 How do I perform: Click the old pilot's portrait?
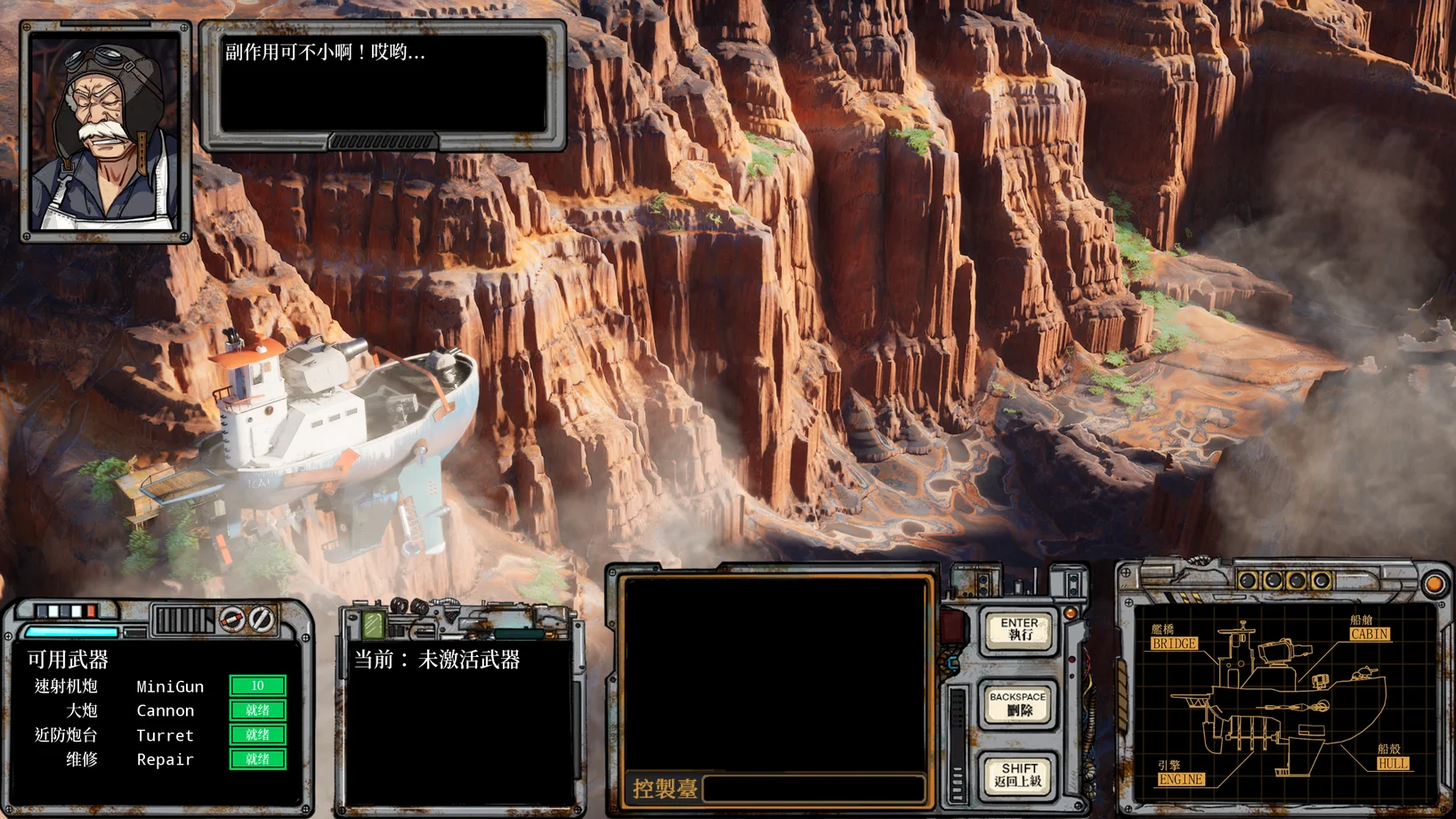pyautogui.click(x=105, y=132)
